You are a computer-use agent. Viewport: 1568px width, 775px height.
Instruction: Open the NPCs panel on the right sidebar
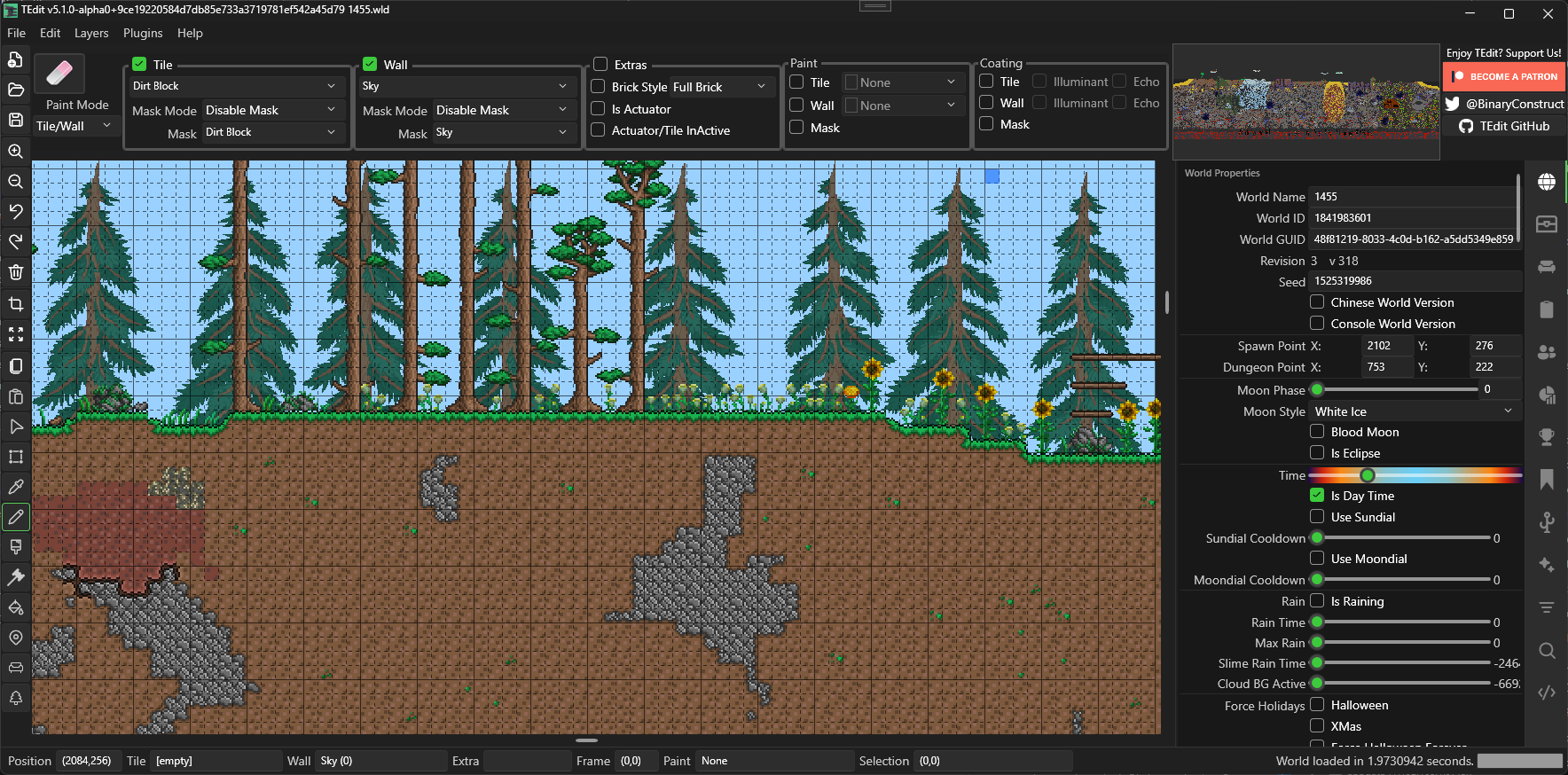coord(1546,352)
